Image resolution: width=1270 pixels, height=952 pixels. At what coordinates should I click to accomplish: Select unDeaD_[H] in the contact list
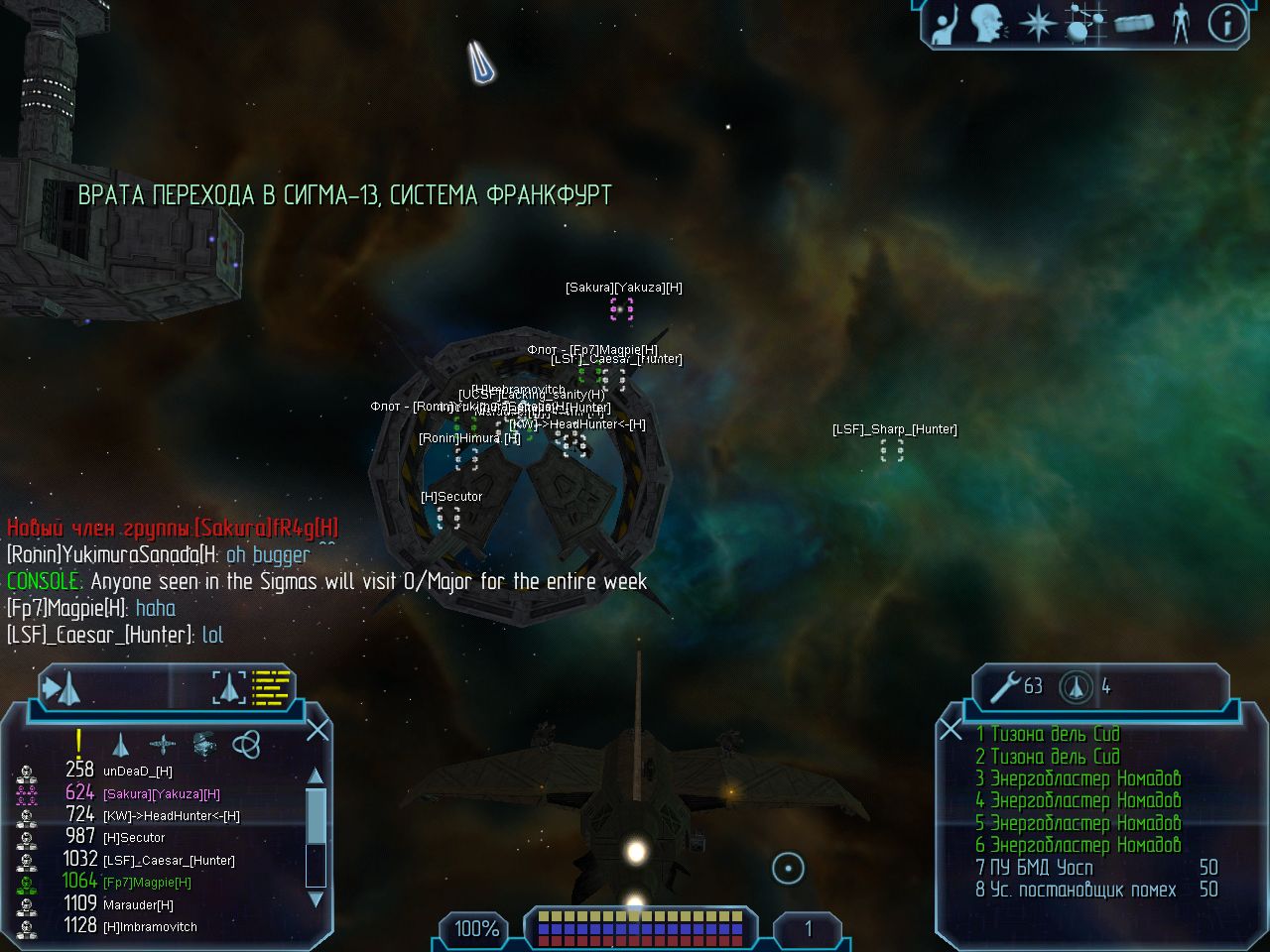coord(138,771)
